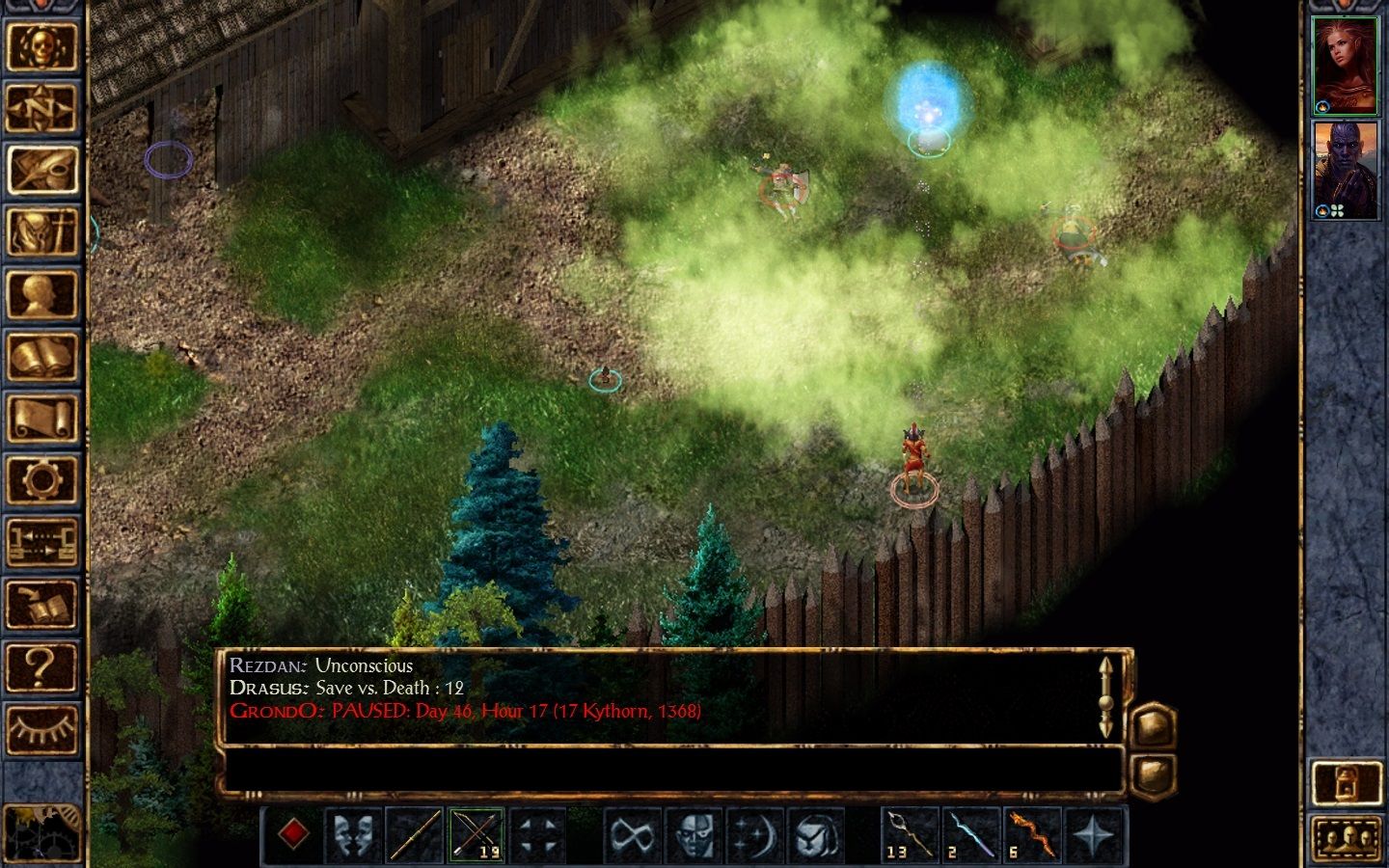
Task: Open the inventory armor-and-sword button
Action: coord(41,231)
